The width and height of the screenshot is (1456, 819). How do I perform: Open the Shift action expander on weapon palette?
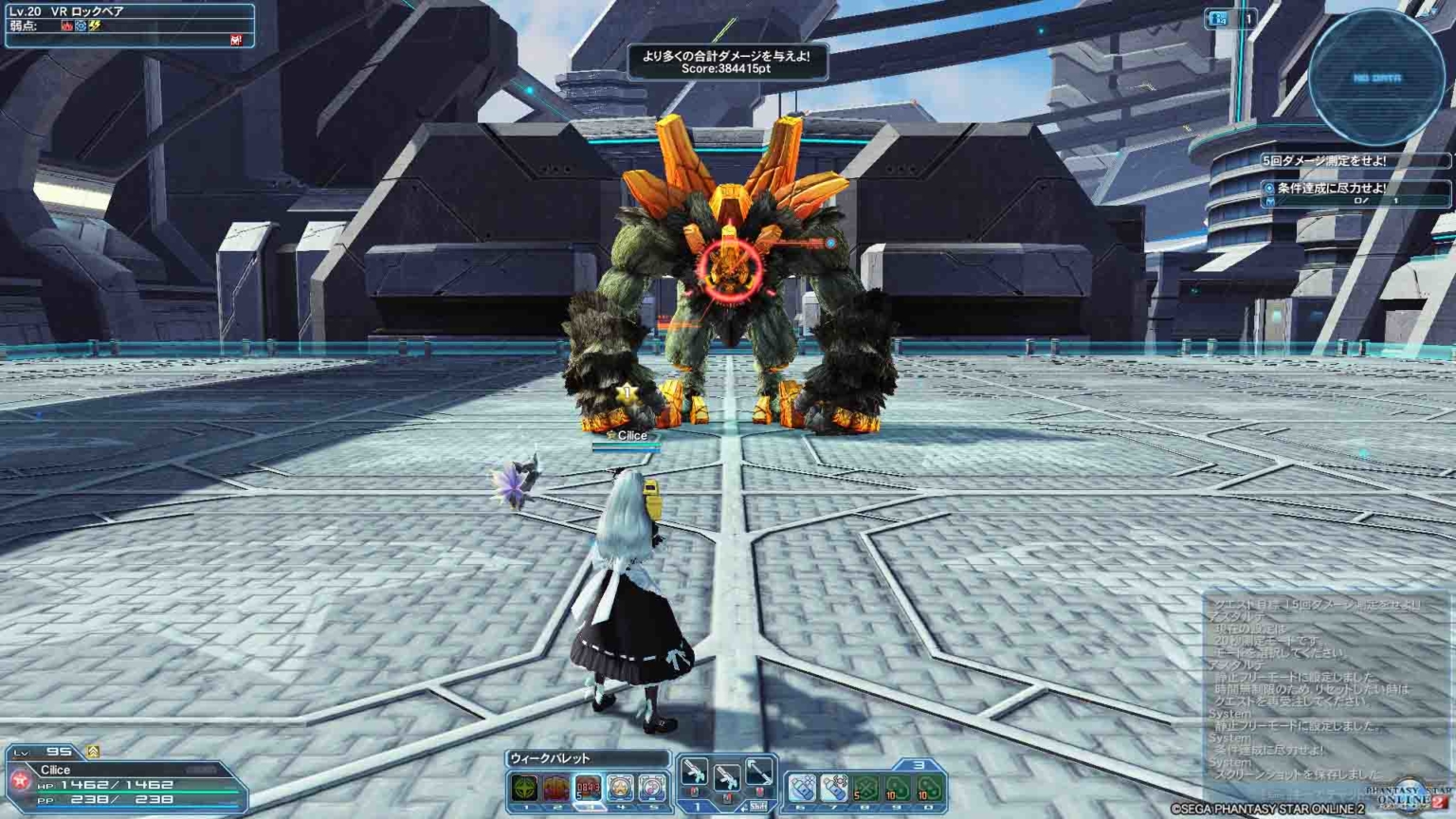(x=758, y=805)
